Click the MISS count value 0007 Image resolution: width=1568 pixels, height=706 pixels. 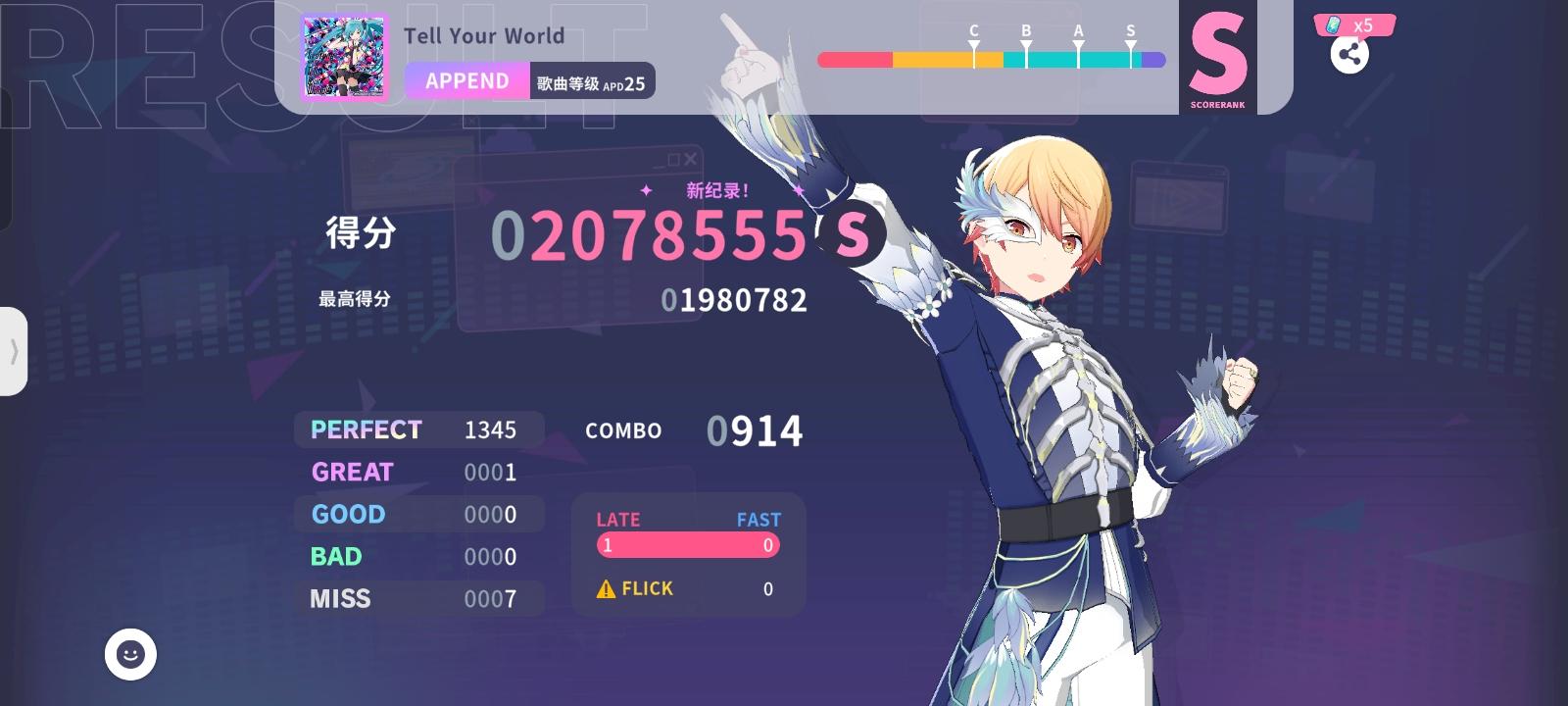point(490,599)
